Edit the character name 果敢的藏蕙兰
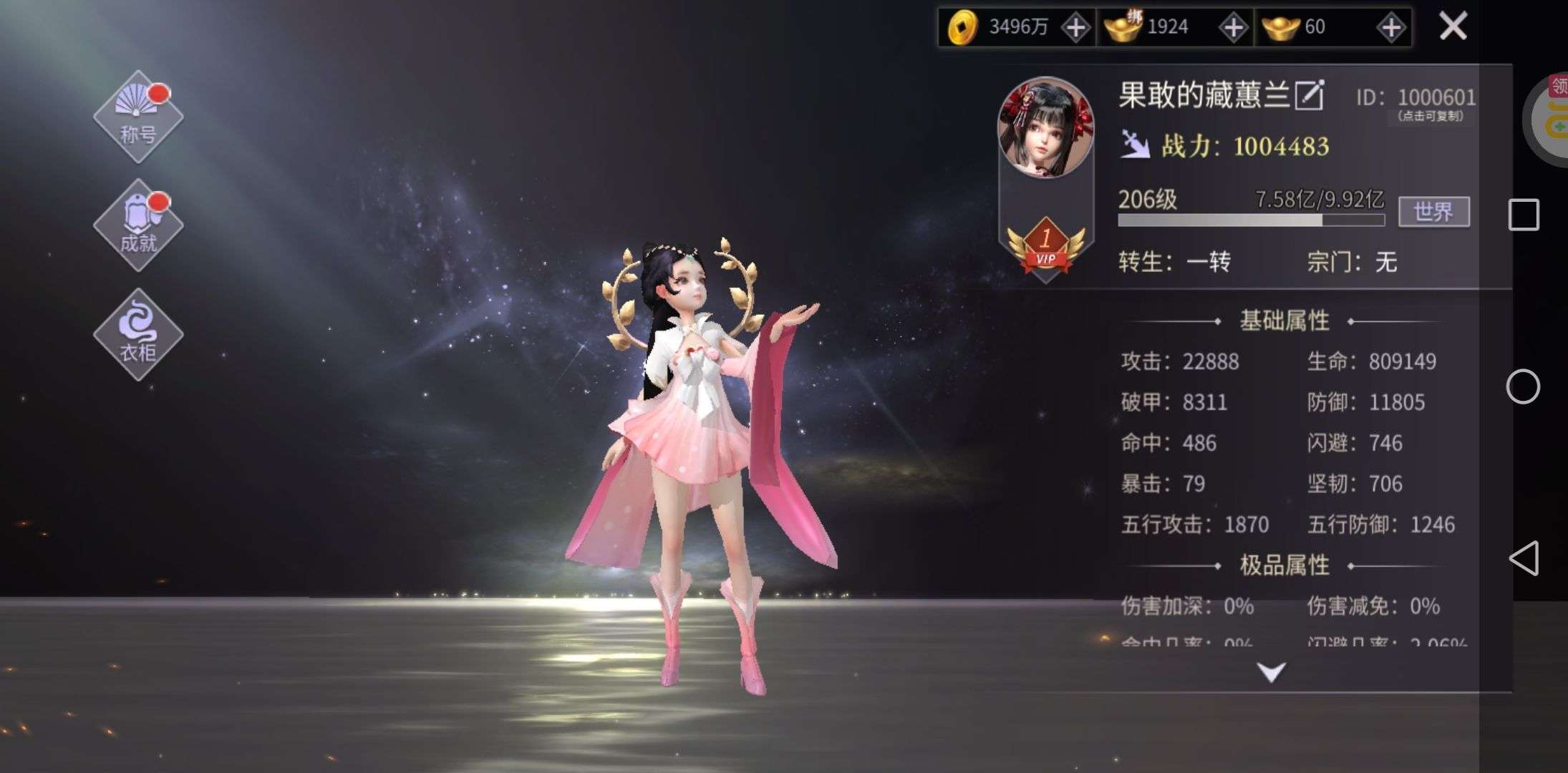 tap(1309, 95)
